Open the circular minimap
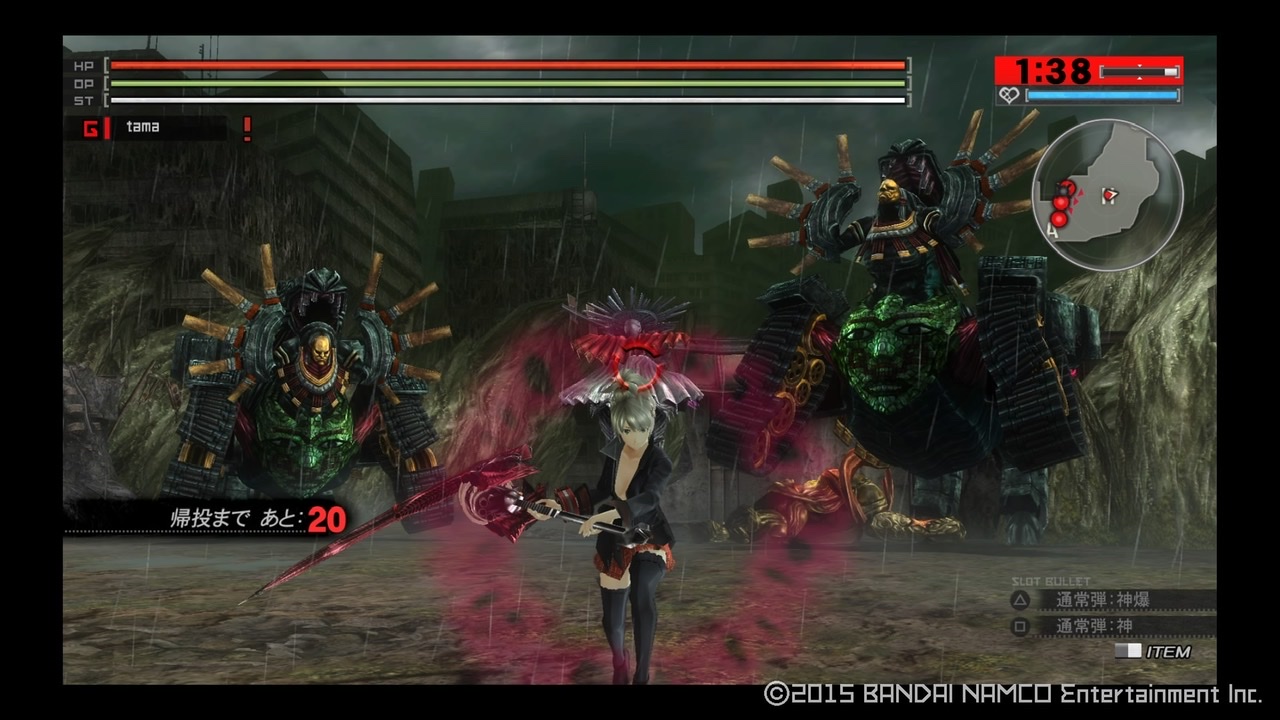1280x720 pixels. [1107, 194]
